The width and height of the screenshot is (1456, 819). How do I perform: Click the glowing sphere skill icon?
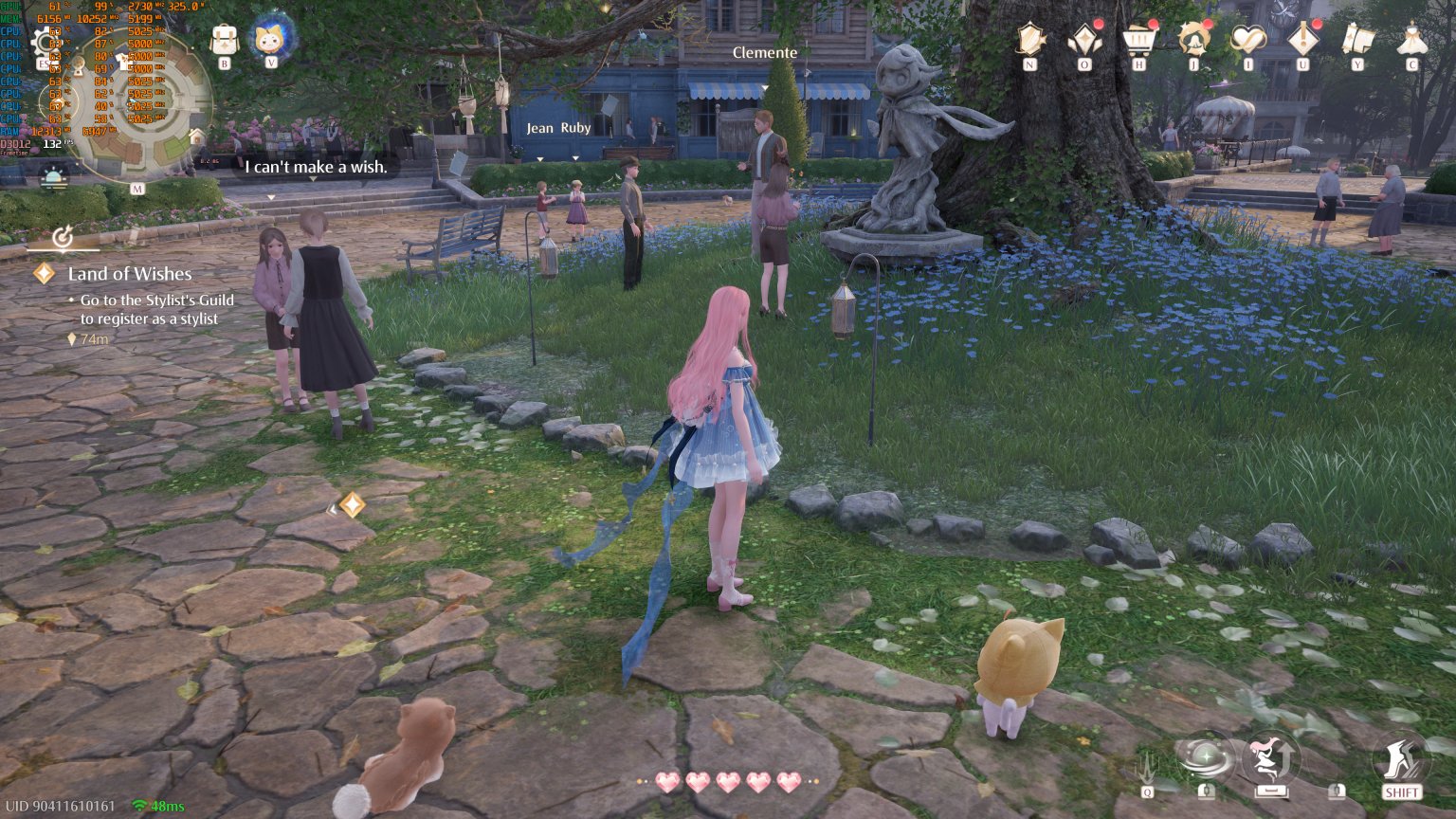click(x=1206, y=758)
